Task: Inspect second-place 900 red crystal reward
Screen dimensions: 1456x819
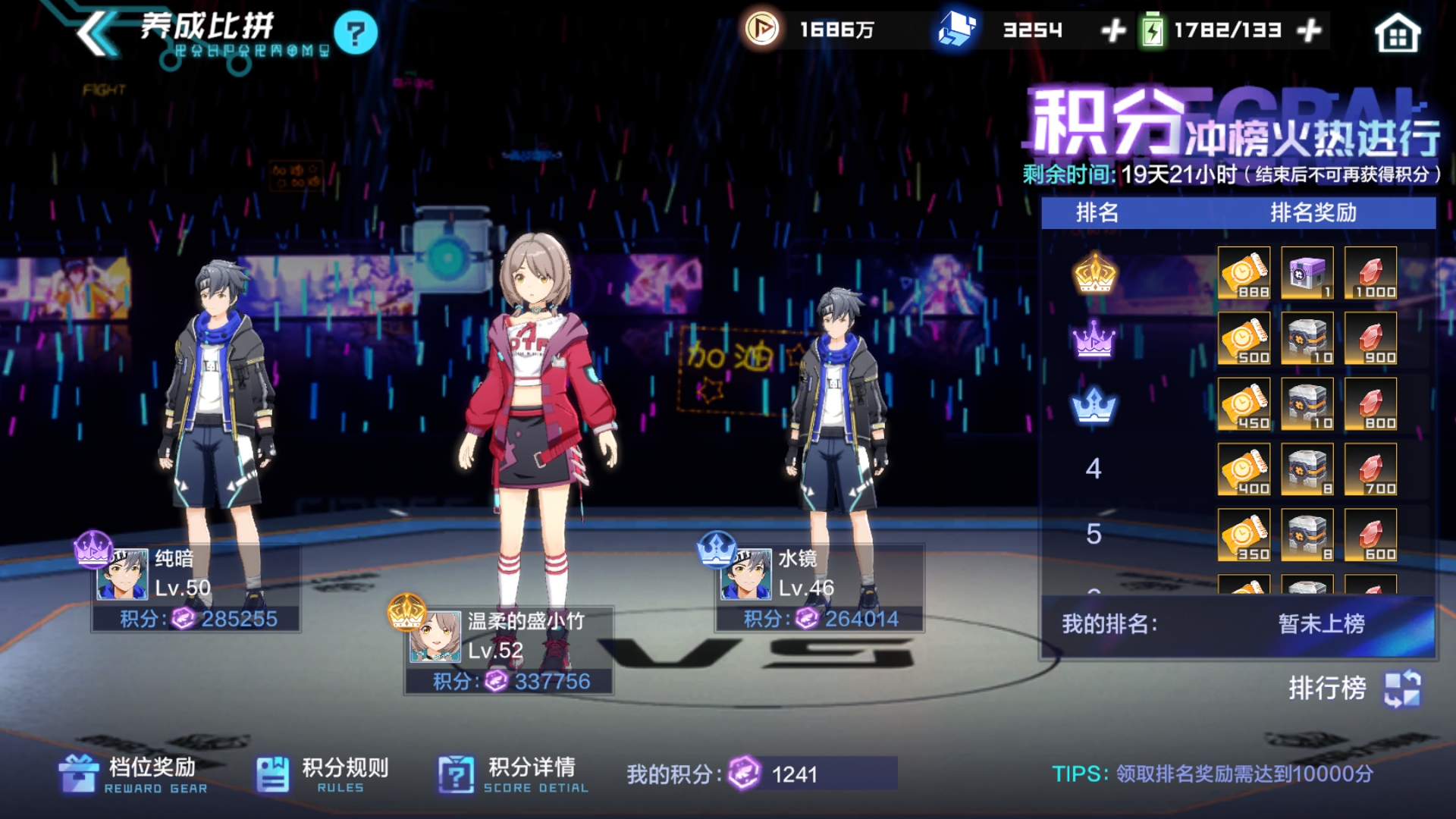Action: pyautogui.click(x=1370, y=338)
